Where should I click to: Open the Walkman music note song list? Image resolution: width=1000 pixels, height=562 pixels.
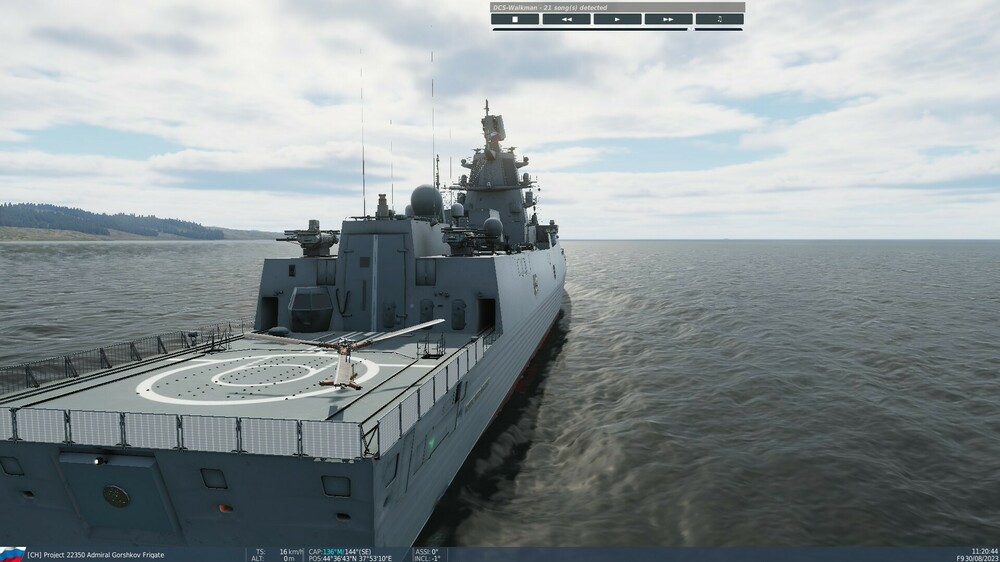click(x=719, y=19)
